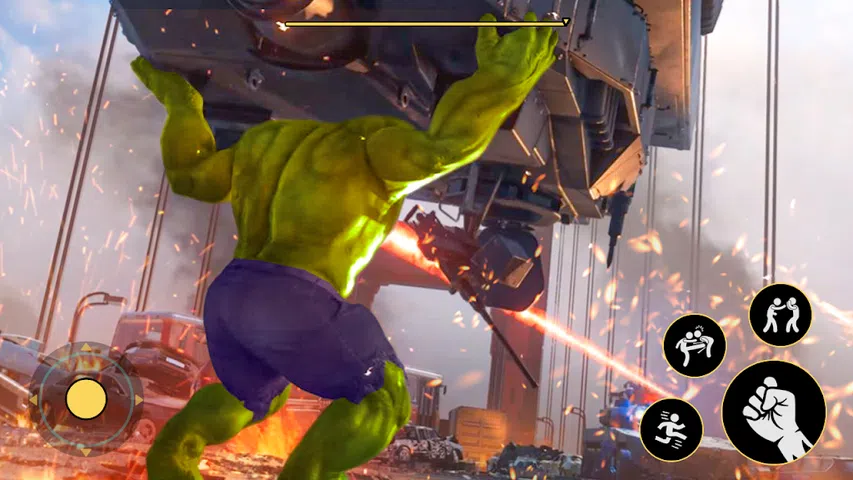Image resolution: width=853 pixels, height=480 pixels.
Task: Click the yellow virtual joystick knob
Action: 86,399
